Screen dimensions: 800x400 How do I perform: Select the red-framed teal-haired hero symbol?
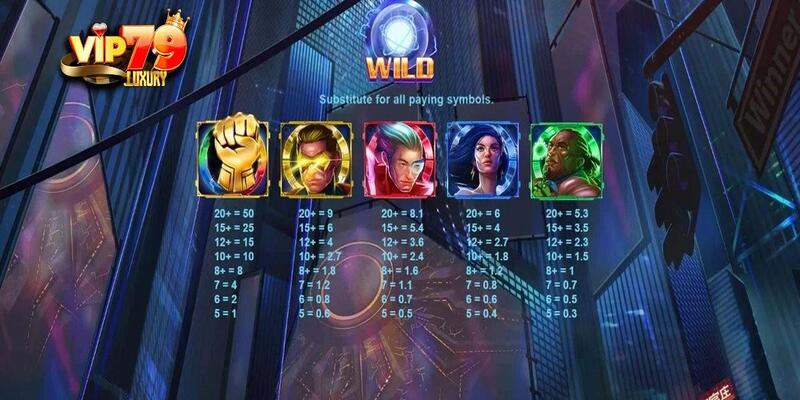[x=398, y=158]
